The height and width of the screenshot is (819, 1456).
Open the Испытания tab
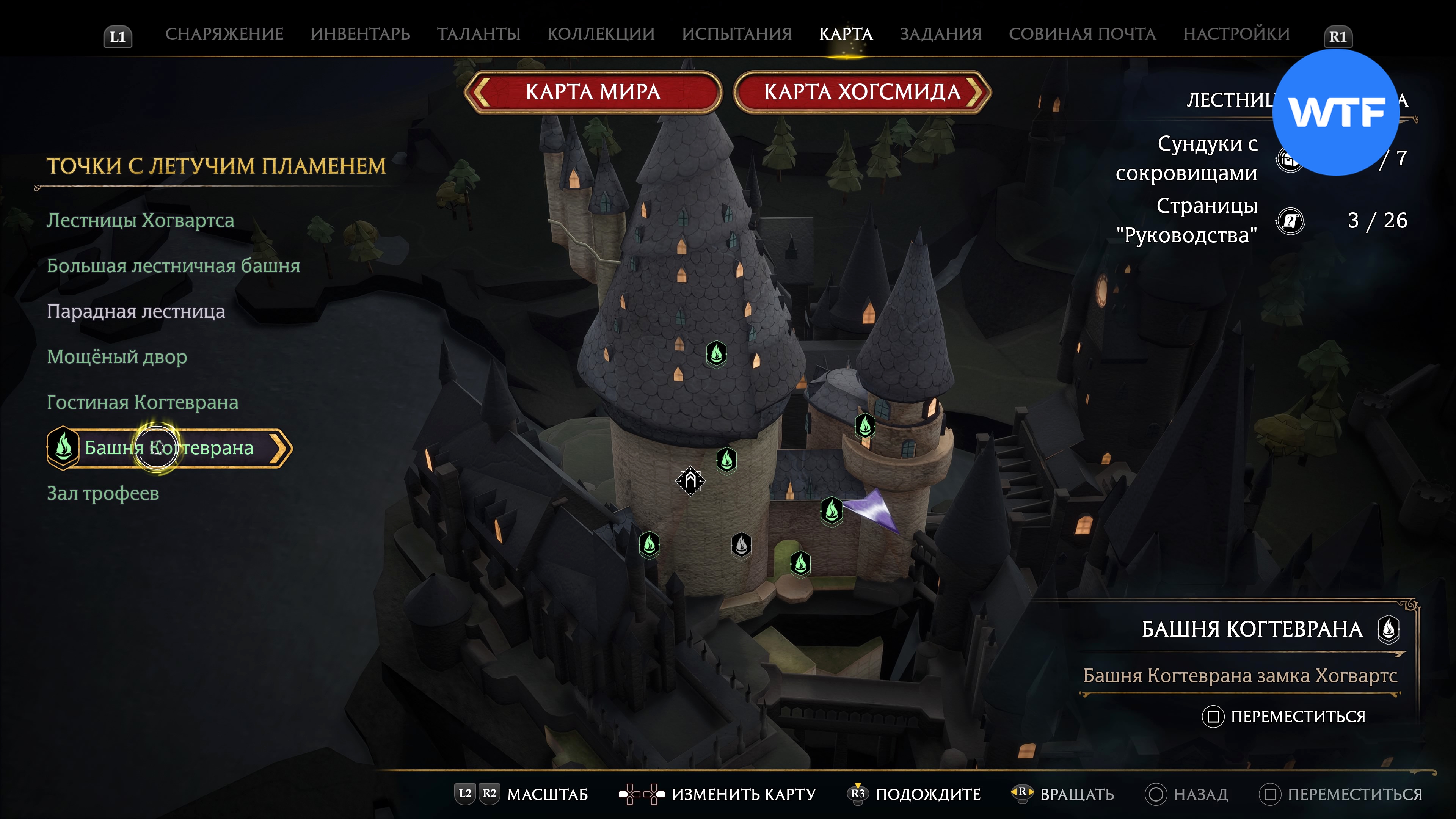click(x=736, y=34)
